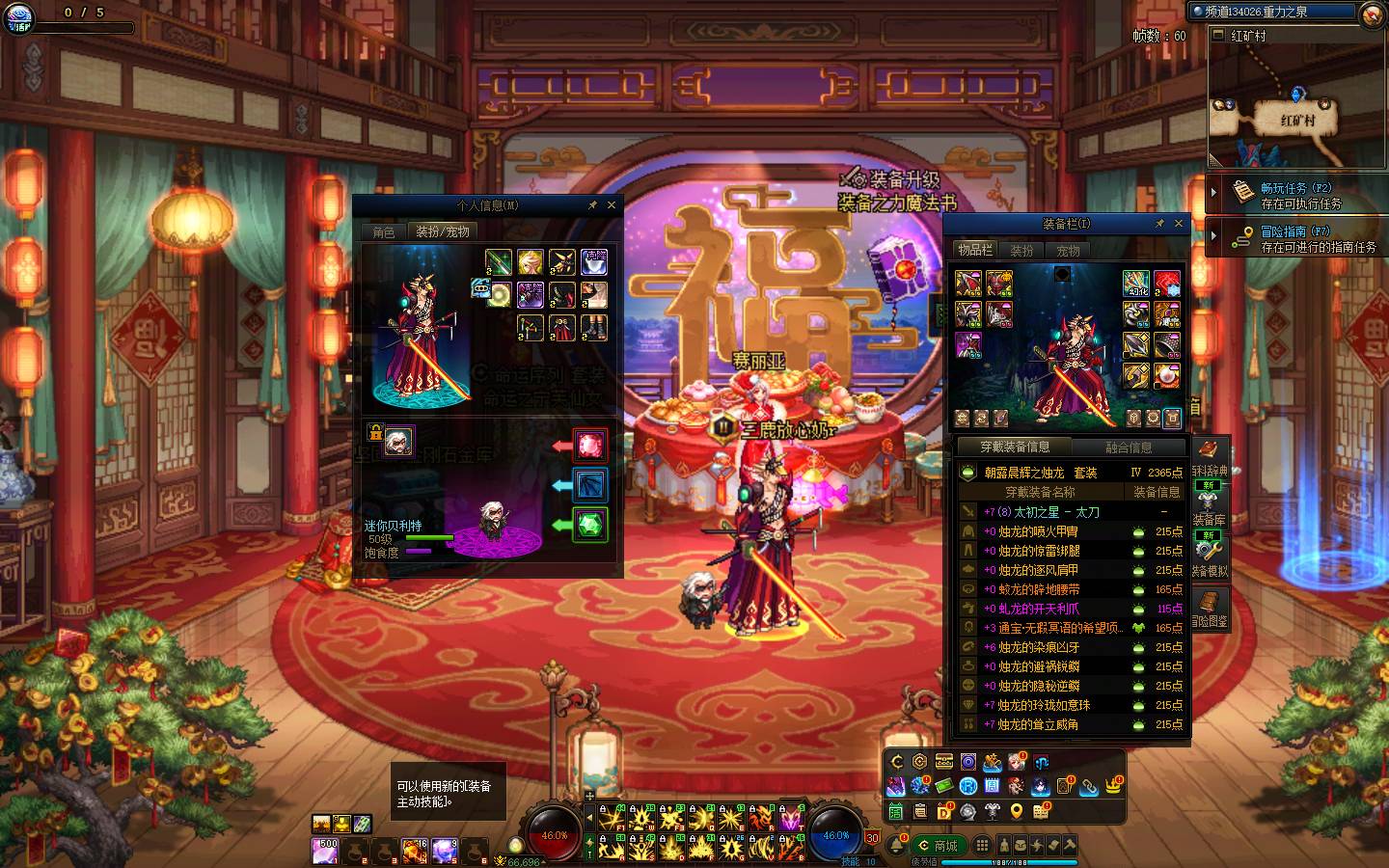The height and width of the screenshot is (868, 1389).
Task: Switch to the 宠物 tab in the equipment window
Action: coord(1068,251)
